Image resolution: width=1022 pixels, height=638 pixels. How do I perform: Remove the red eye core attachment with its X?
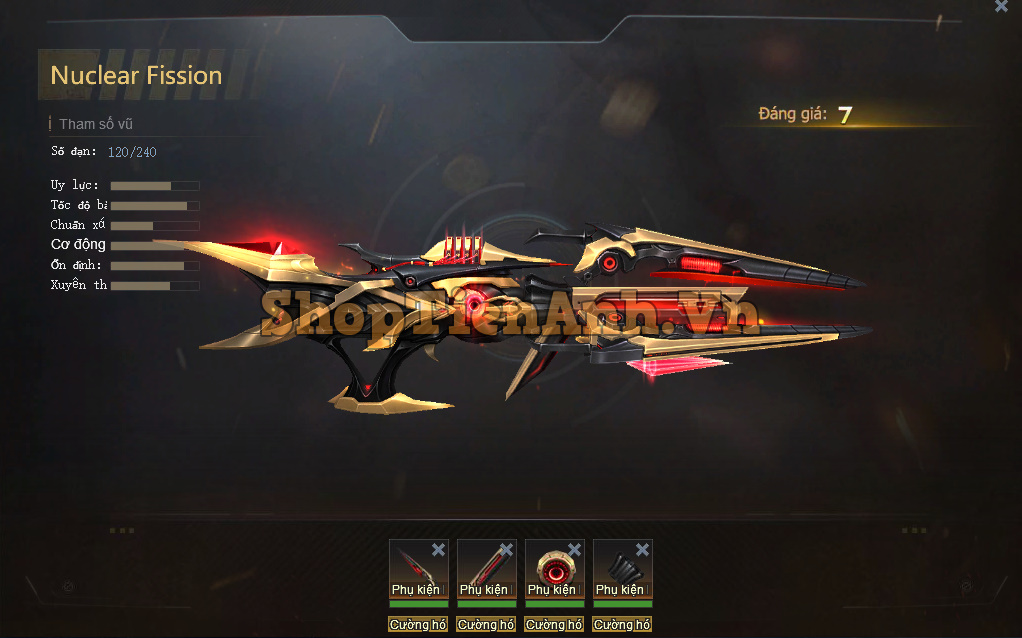point(574,549)
